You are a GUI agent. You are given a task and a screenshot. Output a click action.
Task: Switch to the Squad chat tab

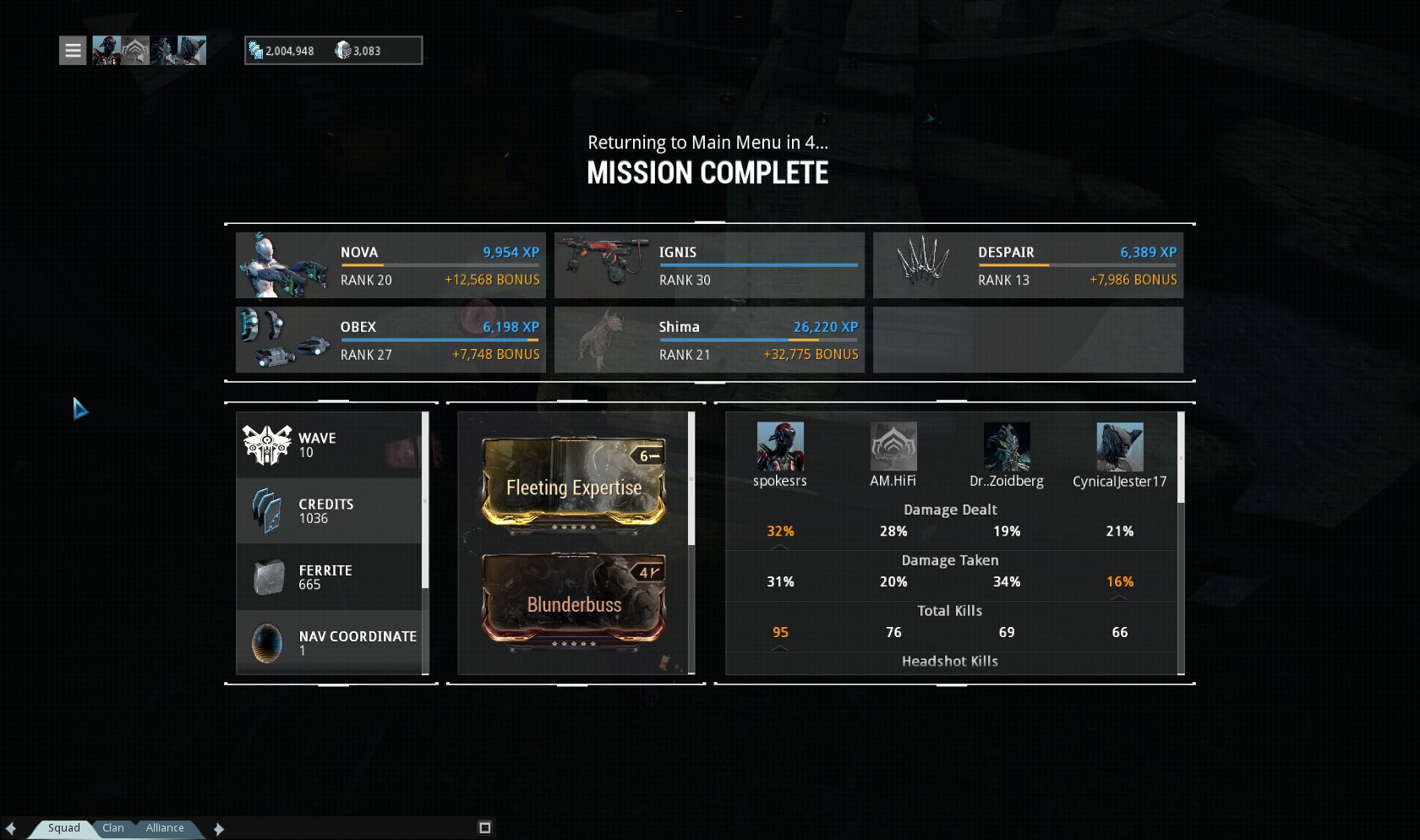point(63,828)
